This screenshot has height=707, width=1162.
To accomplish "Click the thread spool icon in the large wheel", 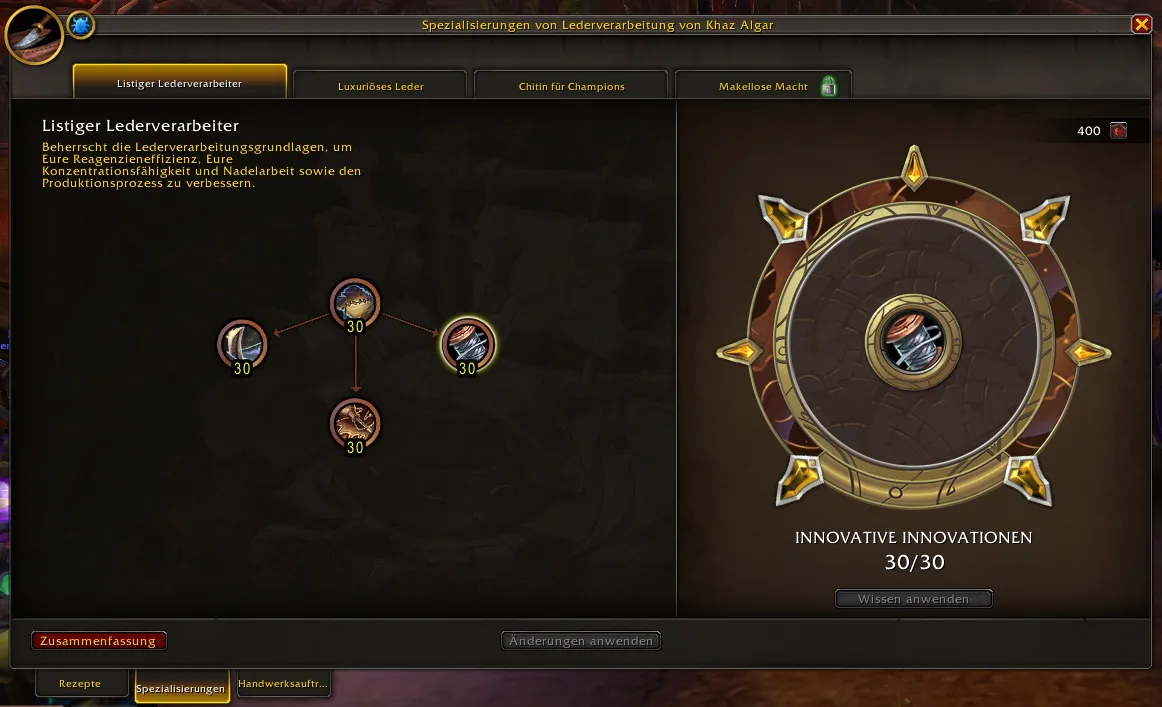I will click(913, 341).
